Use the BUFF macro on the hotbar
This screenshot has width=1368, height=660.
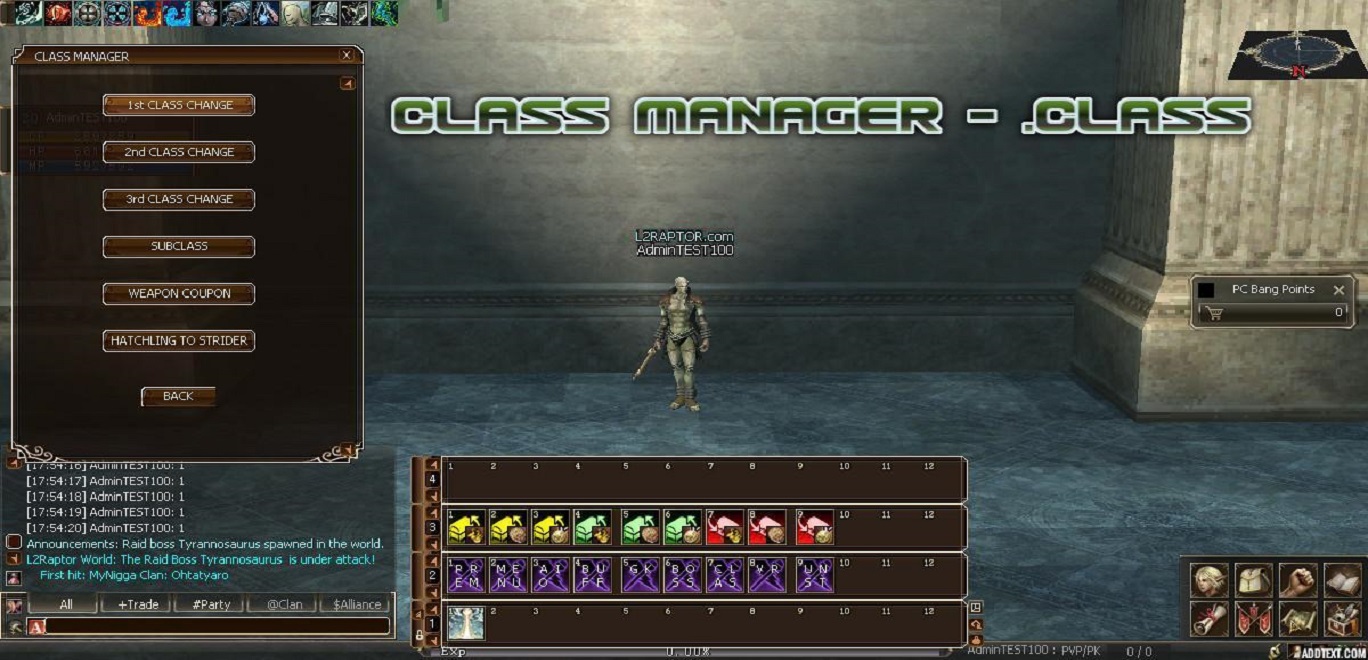pos(592,576)
